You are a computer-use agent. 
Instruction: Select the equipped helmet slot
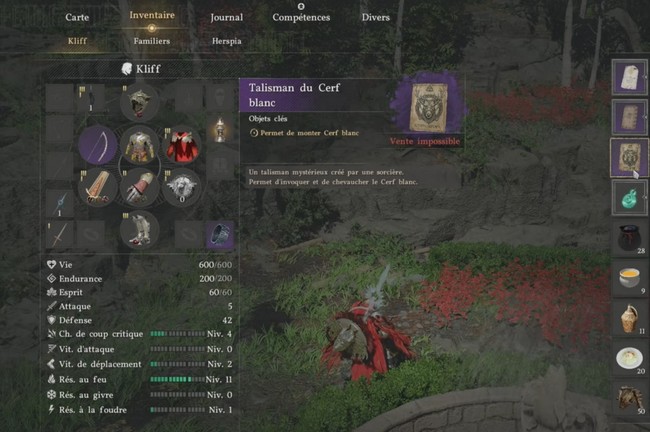140,101
